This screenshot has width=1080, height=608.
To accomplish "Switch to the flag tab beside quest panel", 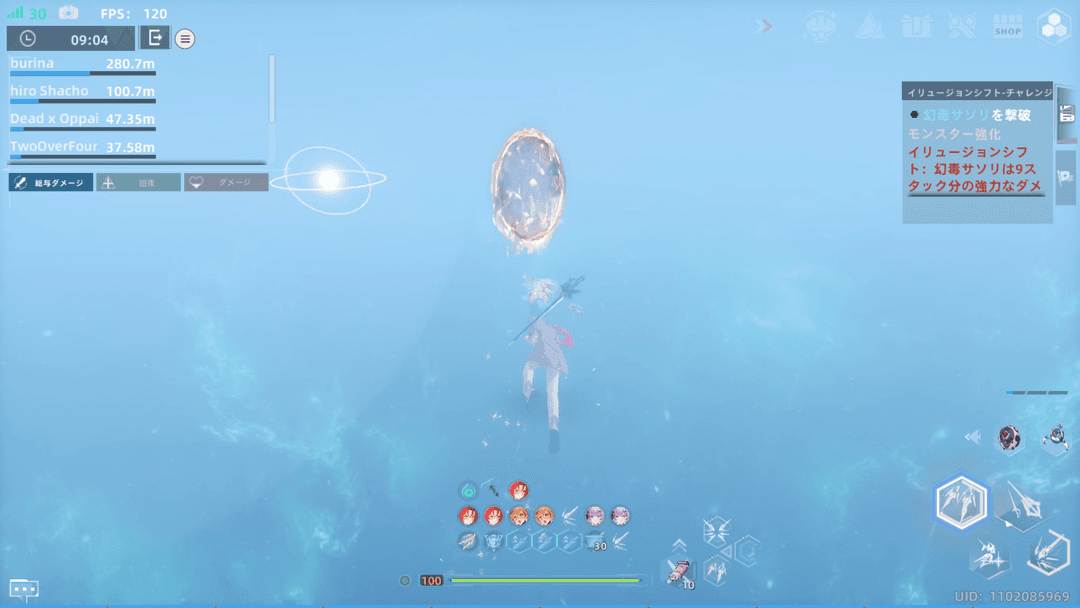I will point(1065,176).
